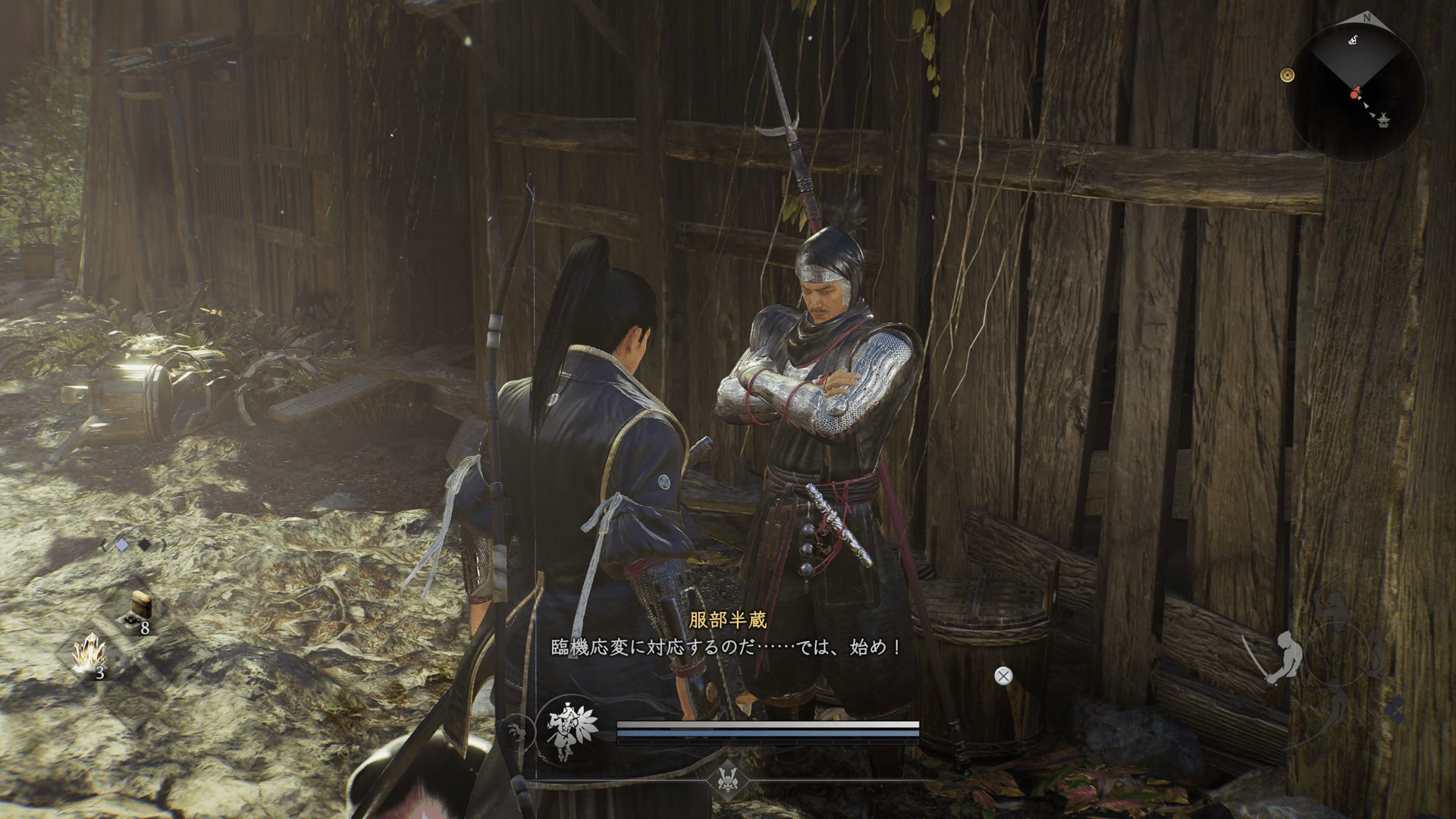Click the samurai helmet style icon

click(x=728, y=779)
